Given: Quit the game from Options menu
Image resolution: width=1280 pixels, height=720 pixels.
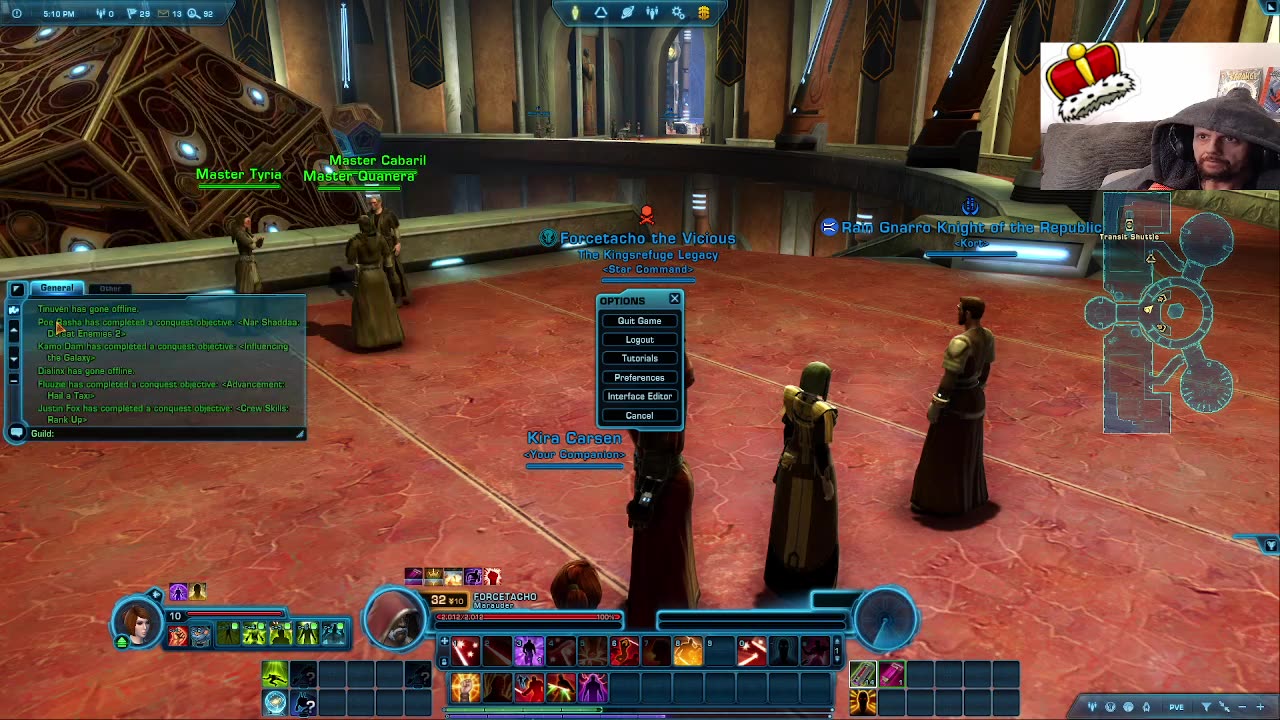Looking at the screenshot, I should 639,321.
